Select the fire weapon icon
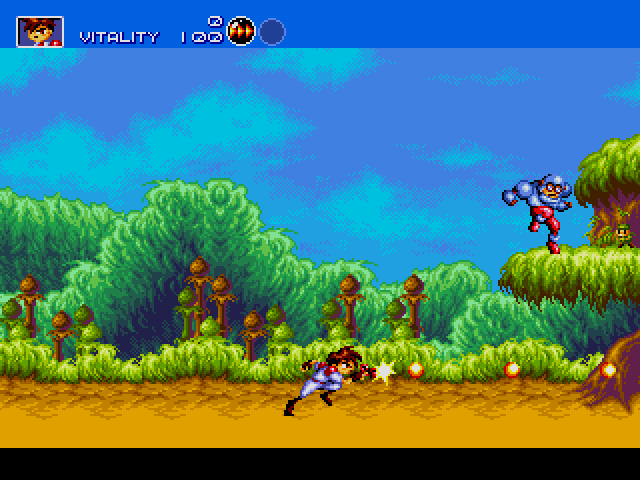The image size is (640, 480). point(241,31)
